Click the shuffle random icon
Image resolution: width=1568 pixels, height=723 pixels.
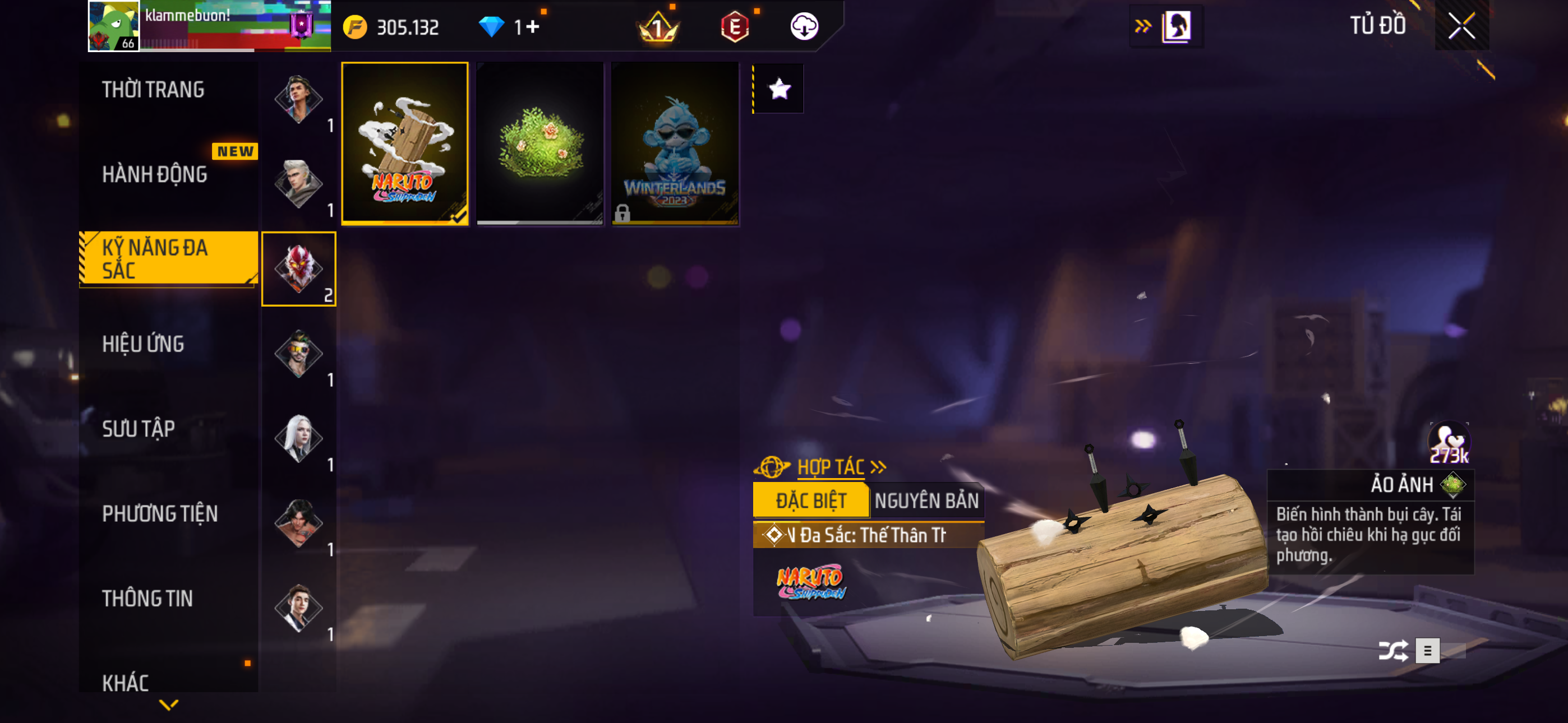tap(1392, 651)
